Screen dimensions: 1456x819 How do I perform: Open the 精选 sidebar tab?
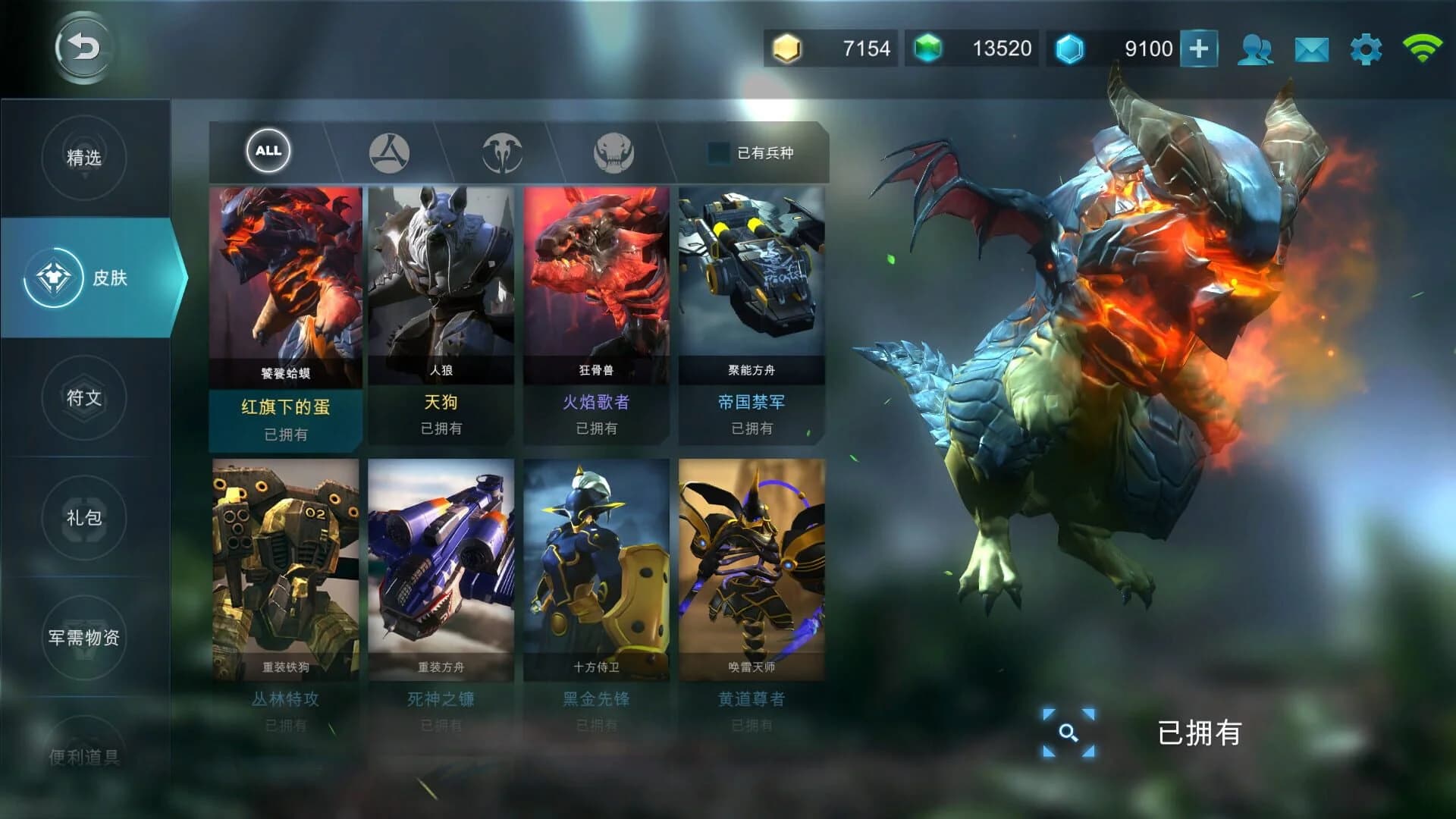pyautogui.click(x=83, y=157)
